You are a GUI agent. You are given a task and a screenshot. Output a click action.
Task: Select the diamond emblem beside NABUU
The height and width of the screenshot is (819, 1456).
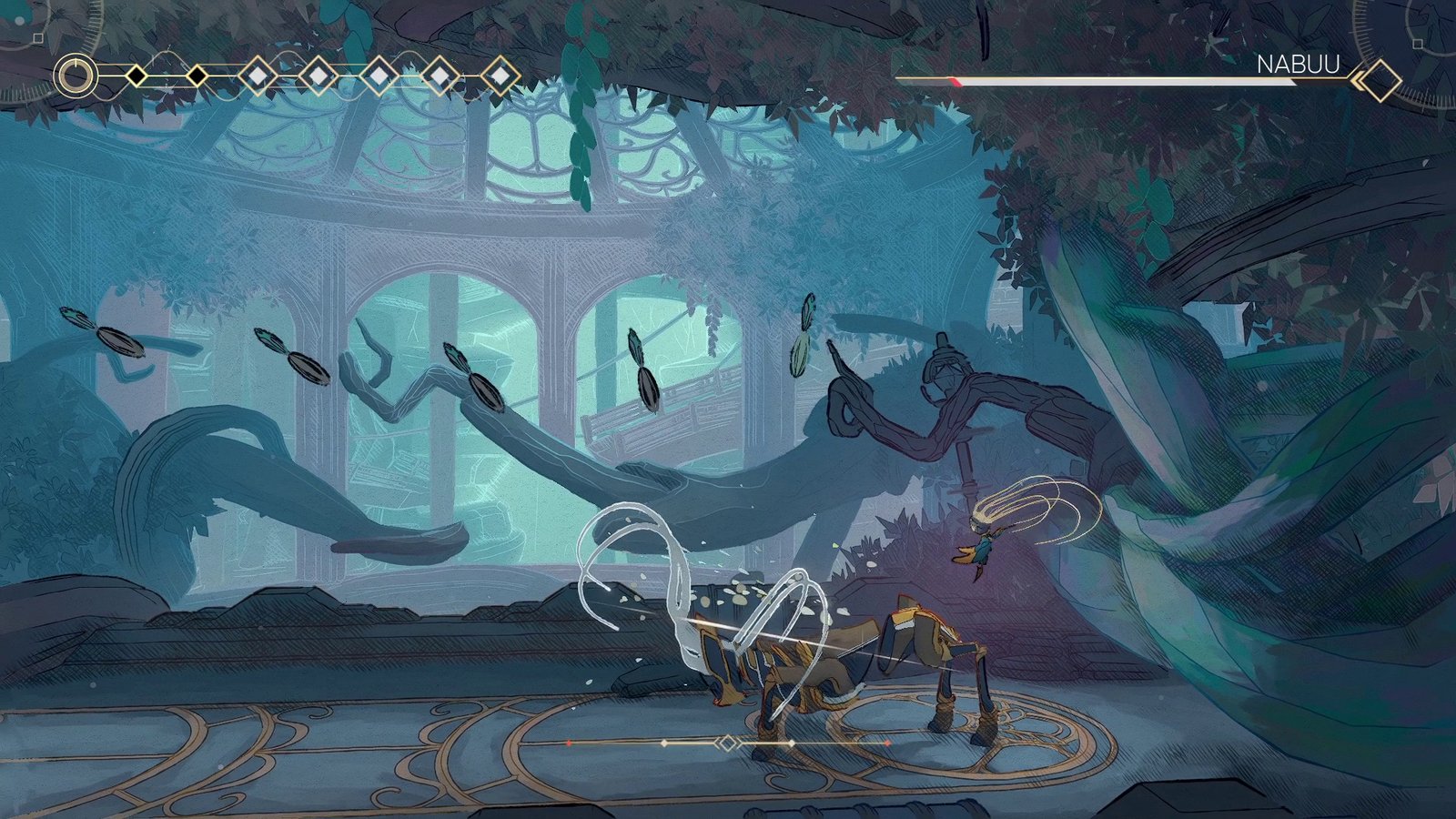click(1380, 81)
